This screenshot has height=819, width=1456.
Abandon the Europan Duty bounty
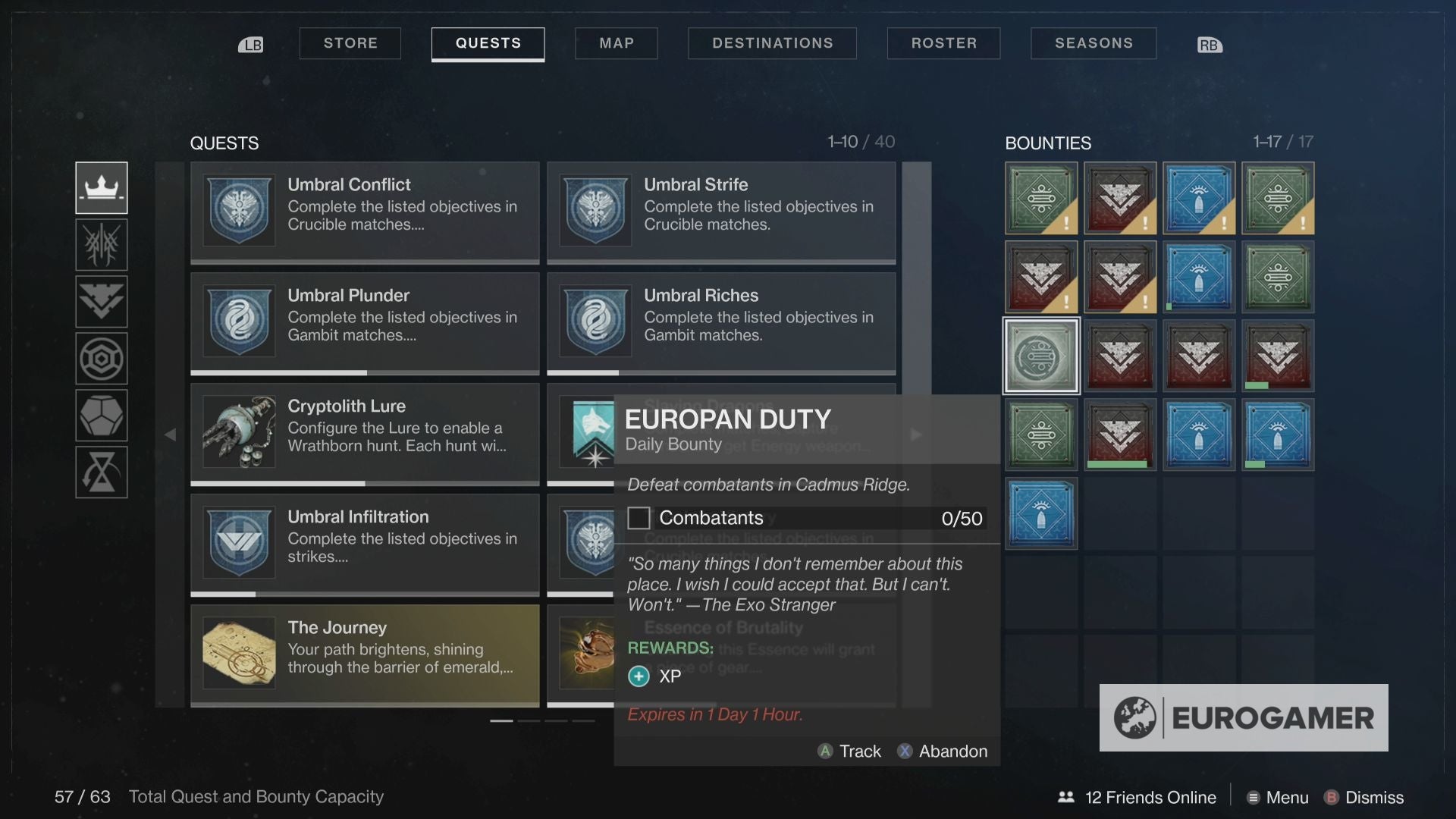point(943,752)
